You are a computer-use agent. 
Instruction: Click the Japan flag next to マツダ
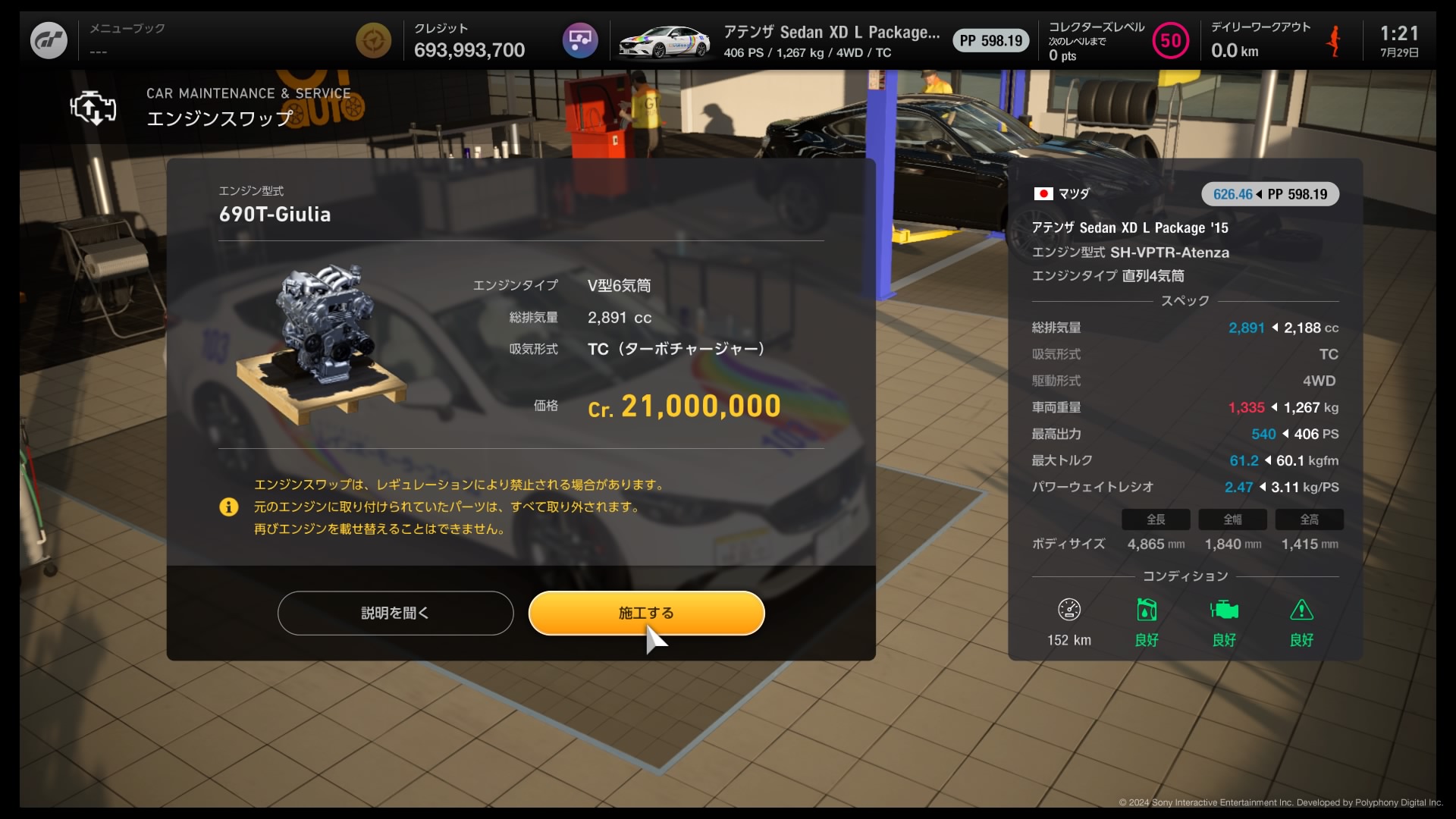[x=1043, y=193]
